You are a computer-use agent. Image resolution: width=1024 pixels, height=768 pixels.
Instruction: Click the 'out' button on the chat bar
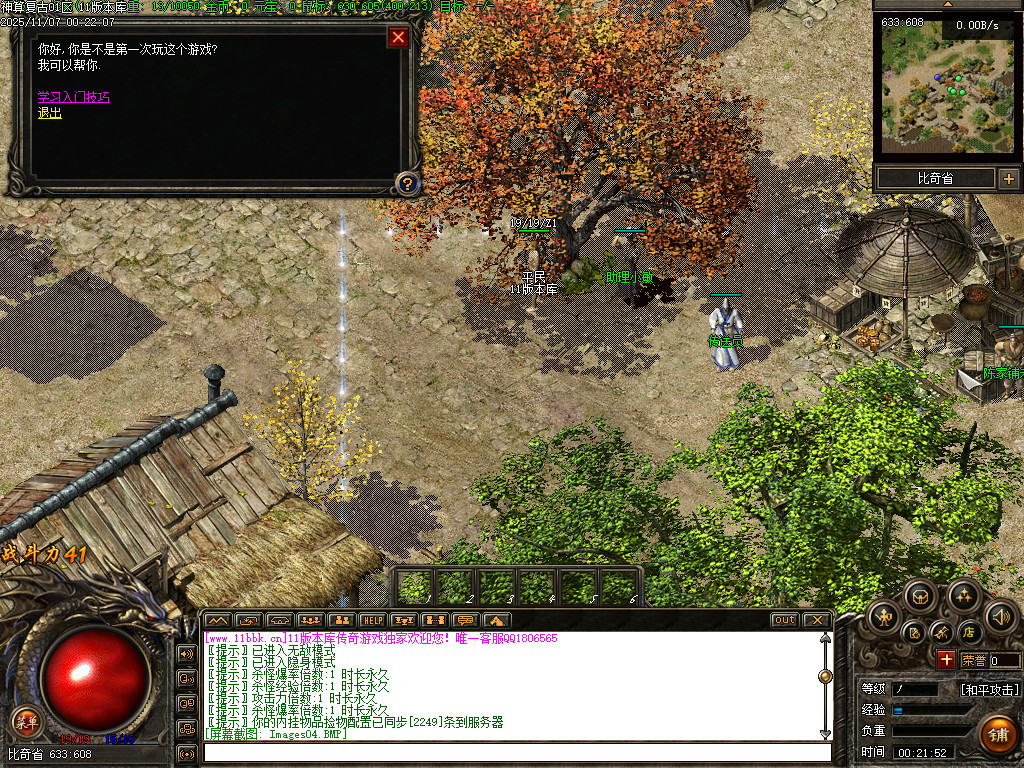click(x=784, y=620)
